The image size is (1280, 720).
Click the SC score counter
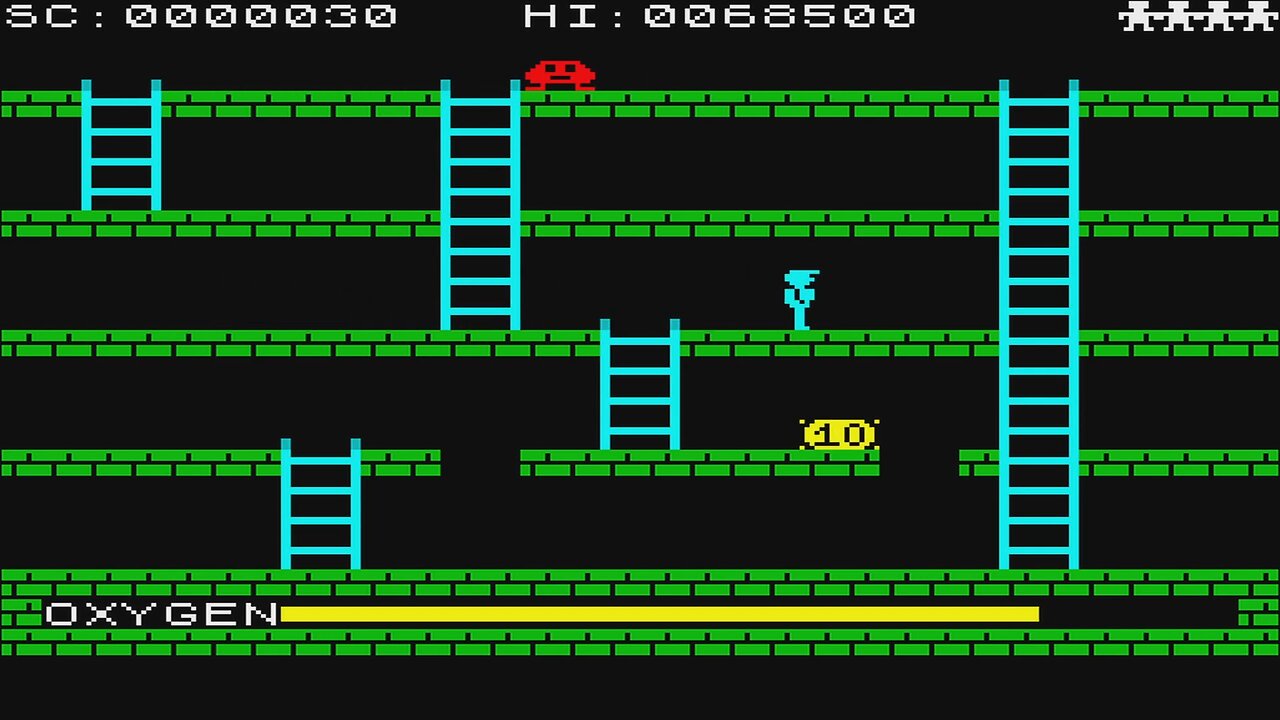(x=200, y=16)
